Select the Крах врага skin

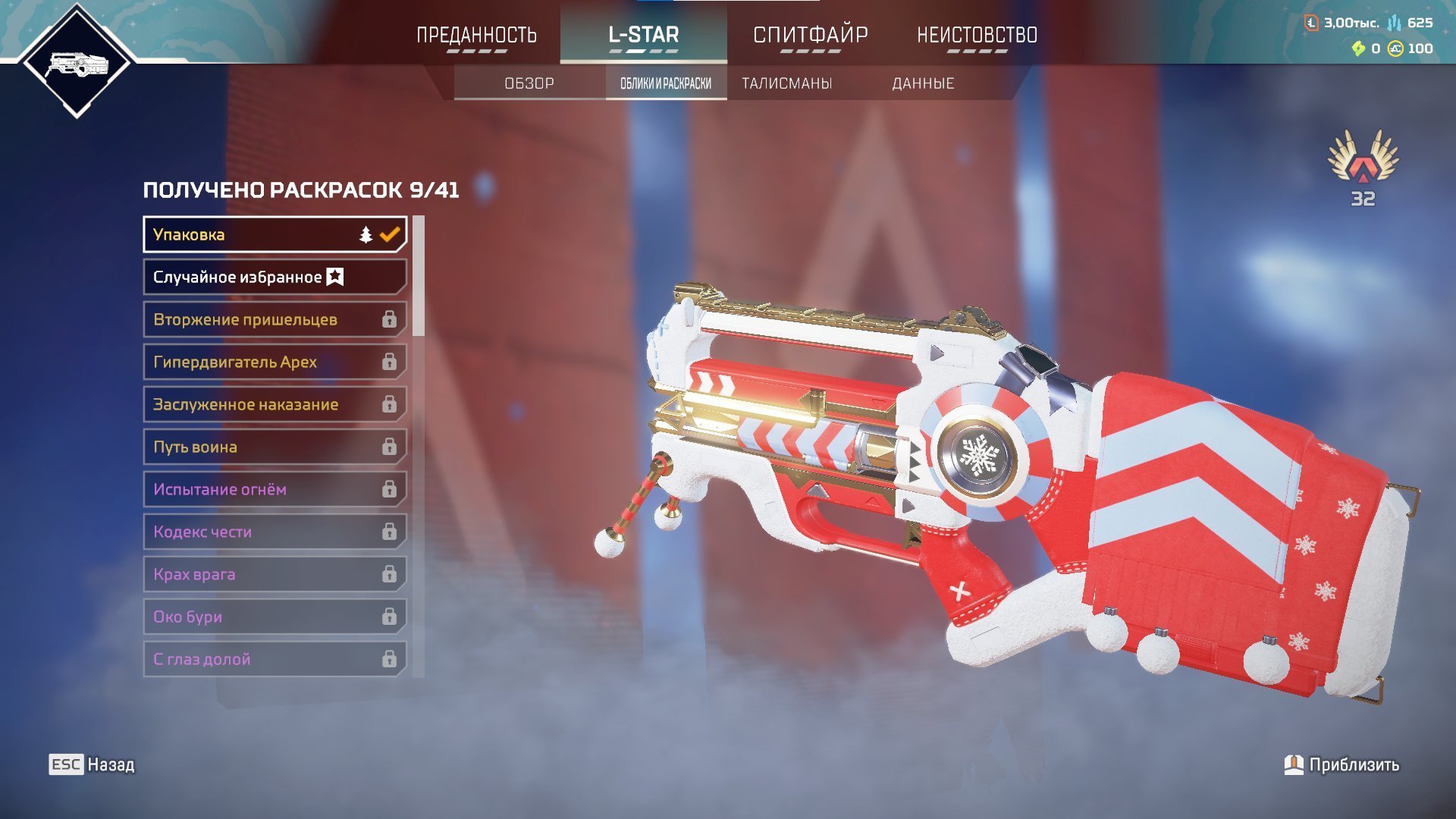coord(275,574)
